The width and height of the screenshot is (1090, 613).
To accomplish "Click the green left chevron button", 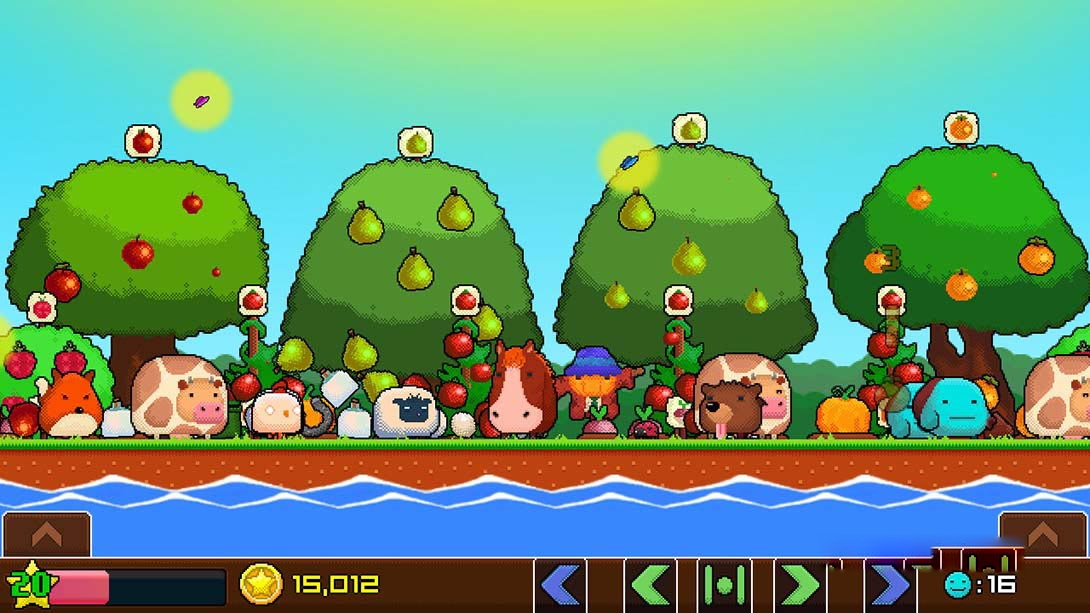I will click(x=651, y=585).
